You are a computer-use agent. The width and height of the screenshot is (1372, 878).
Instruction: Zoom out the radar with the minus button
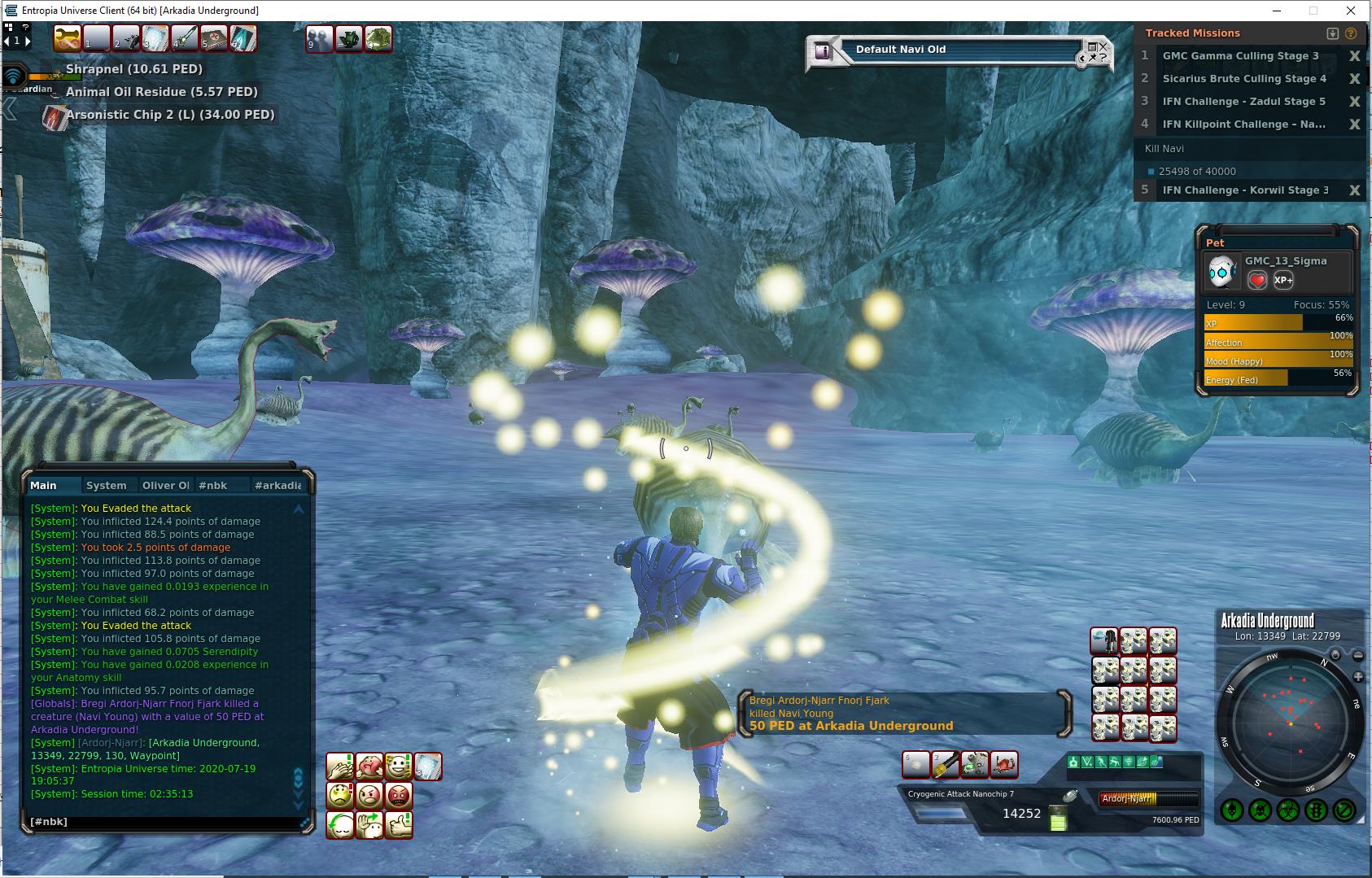click(x=1357, y=655)
